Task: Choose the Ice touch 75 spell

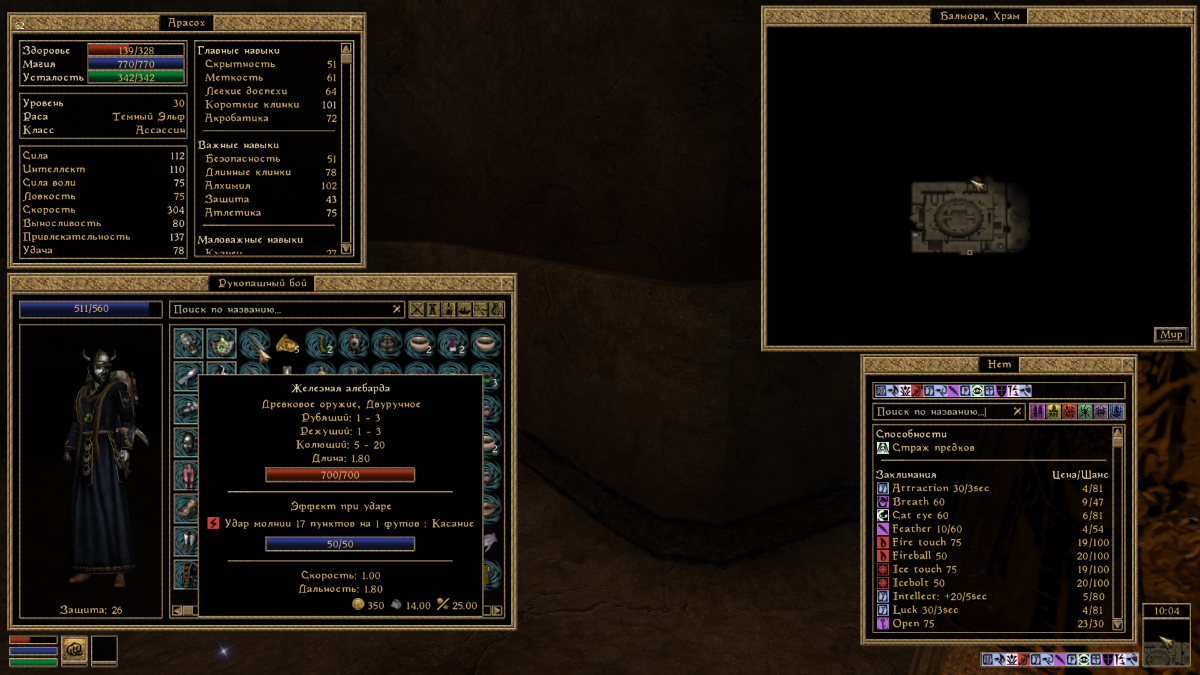Action: [923, 569]
